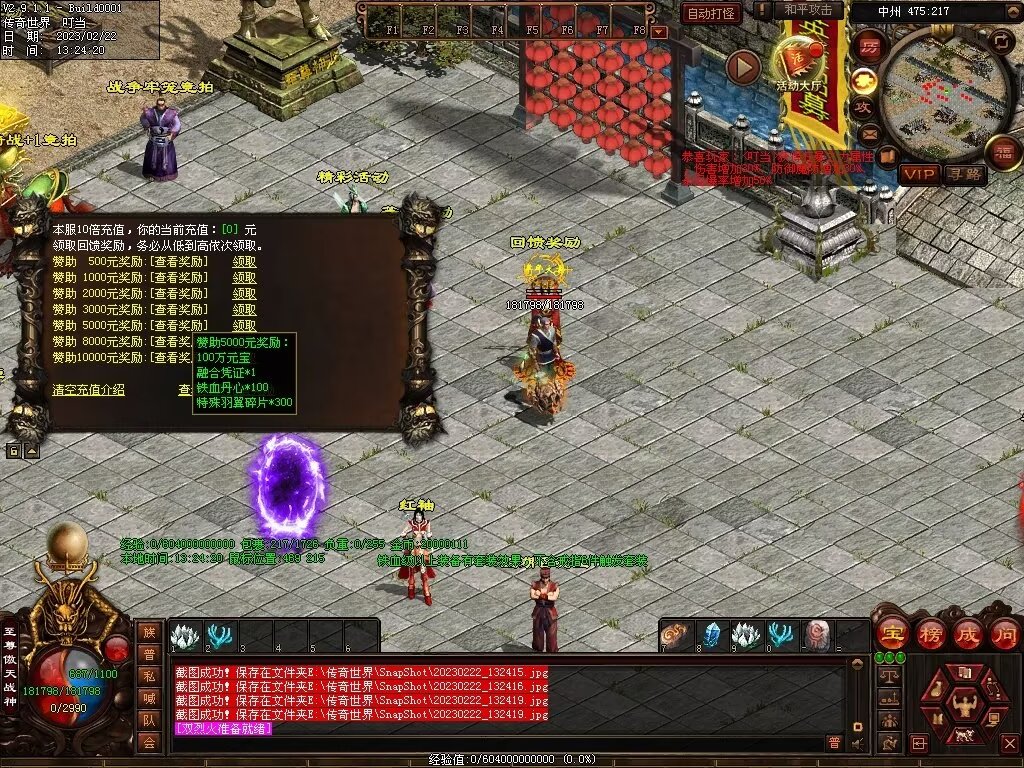Open the mail envelope icon

coord(868,134)
